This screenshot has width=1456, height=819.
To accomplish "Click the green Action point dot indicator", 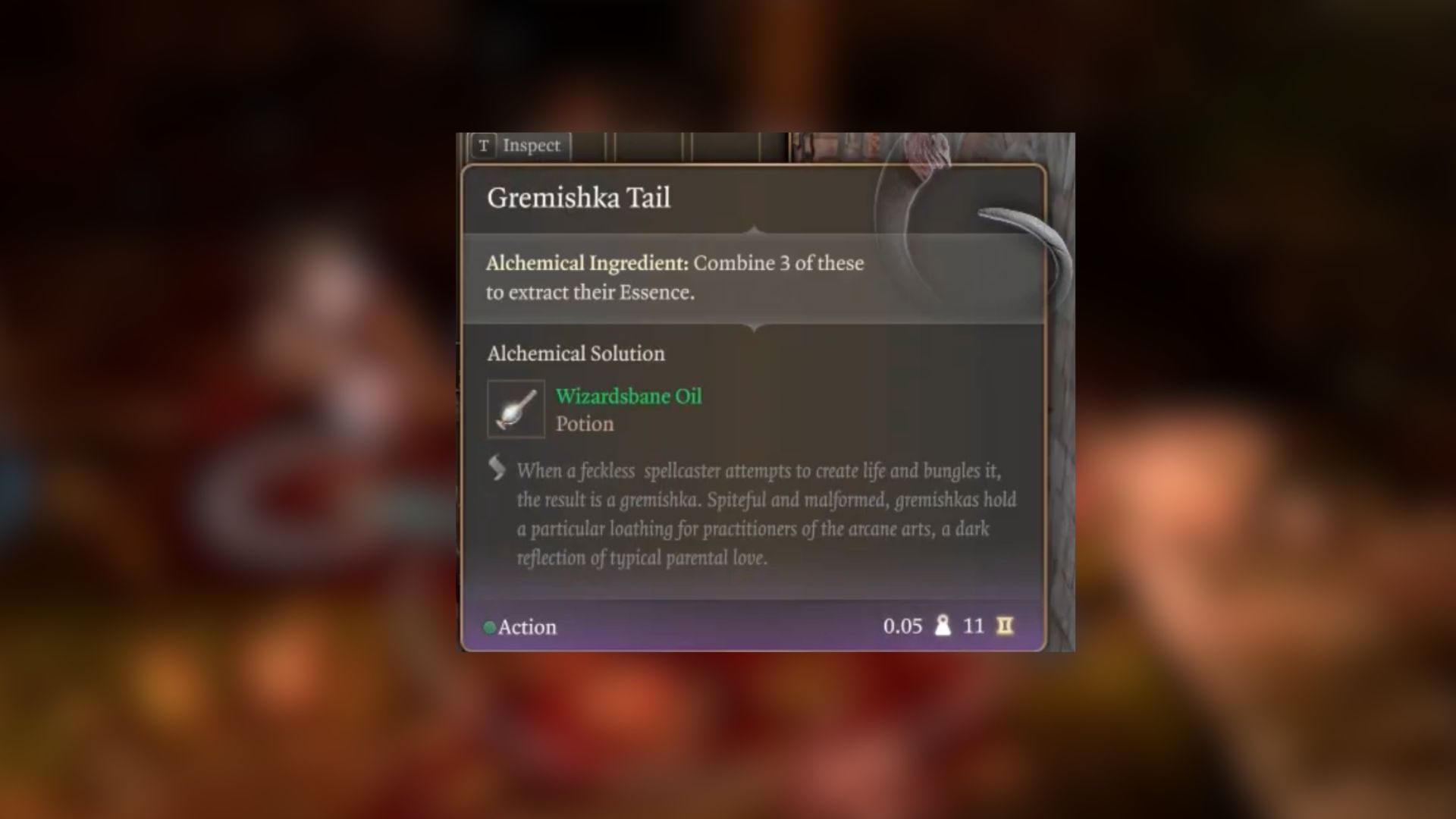I will (490, 626).
